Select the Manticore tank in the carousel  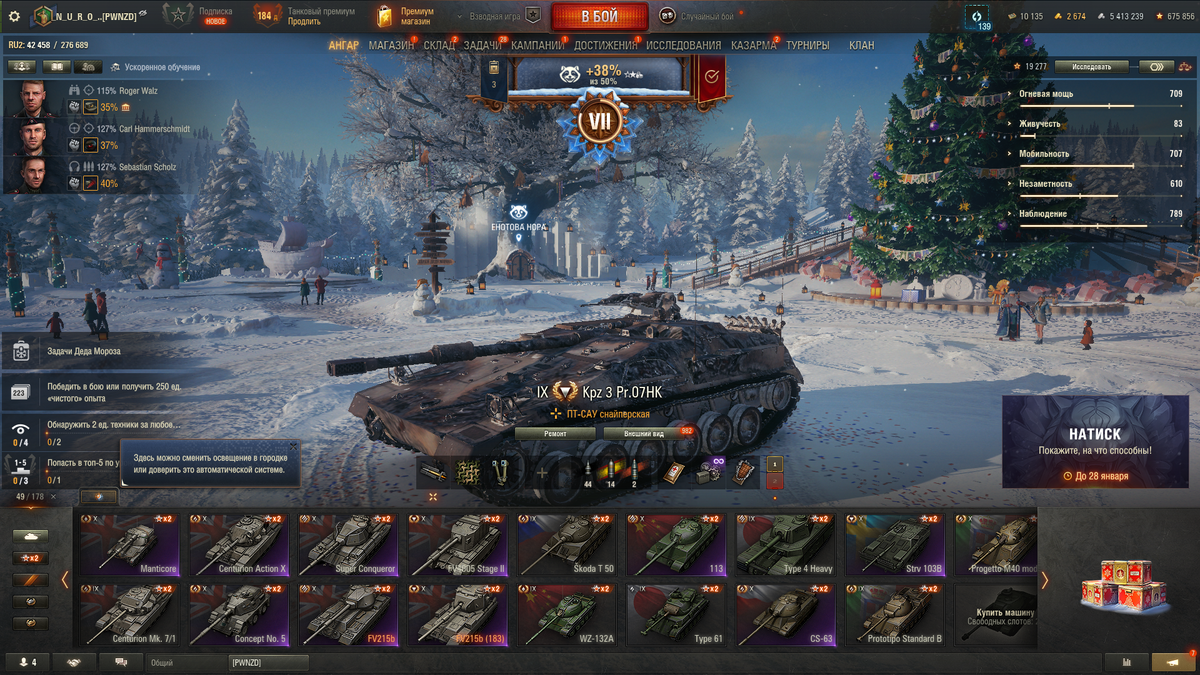(129, 544)
